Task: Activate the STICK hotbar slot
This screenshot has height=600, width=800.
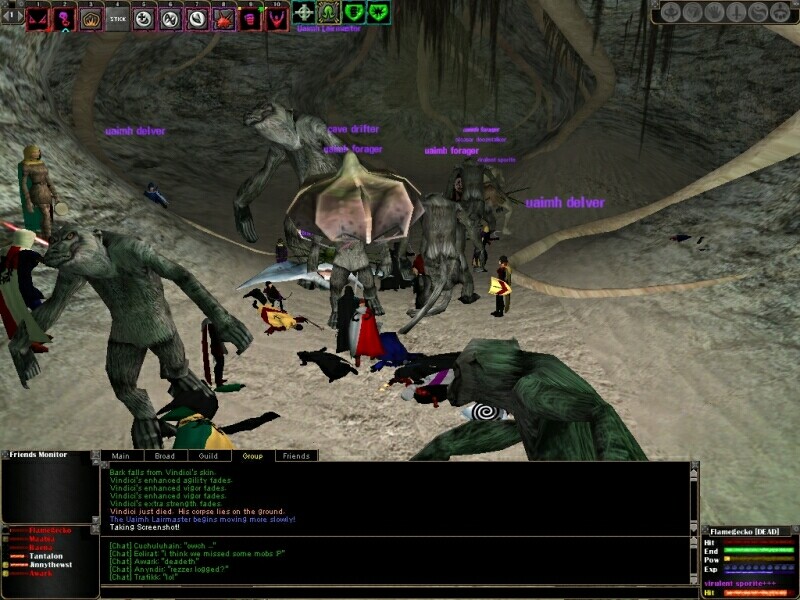Action: pos(118,18)
